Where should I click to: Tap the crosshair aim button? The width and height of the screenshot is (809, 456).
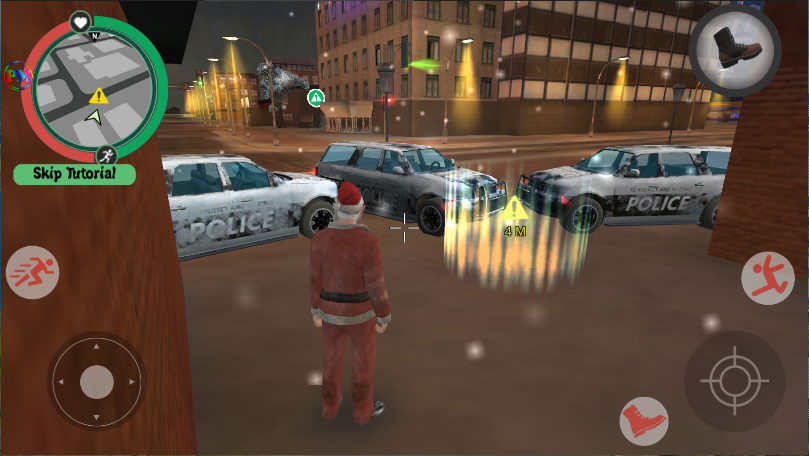735,381
